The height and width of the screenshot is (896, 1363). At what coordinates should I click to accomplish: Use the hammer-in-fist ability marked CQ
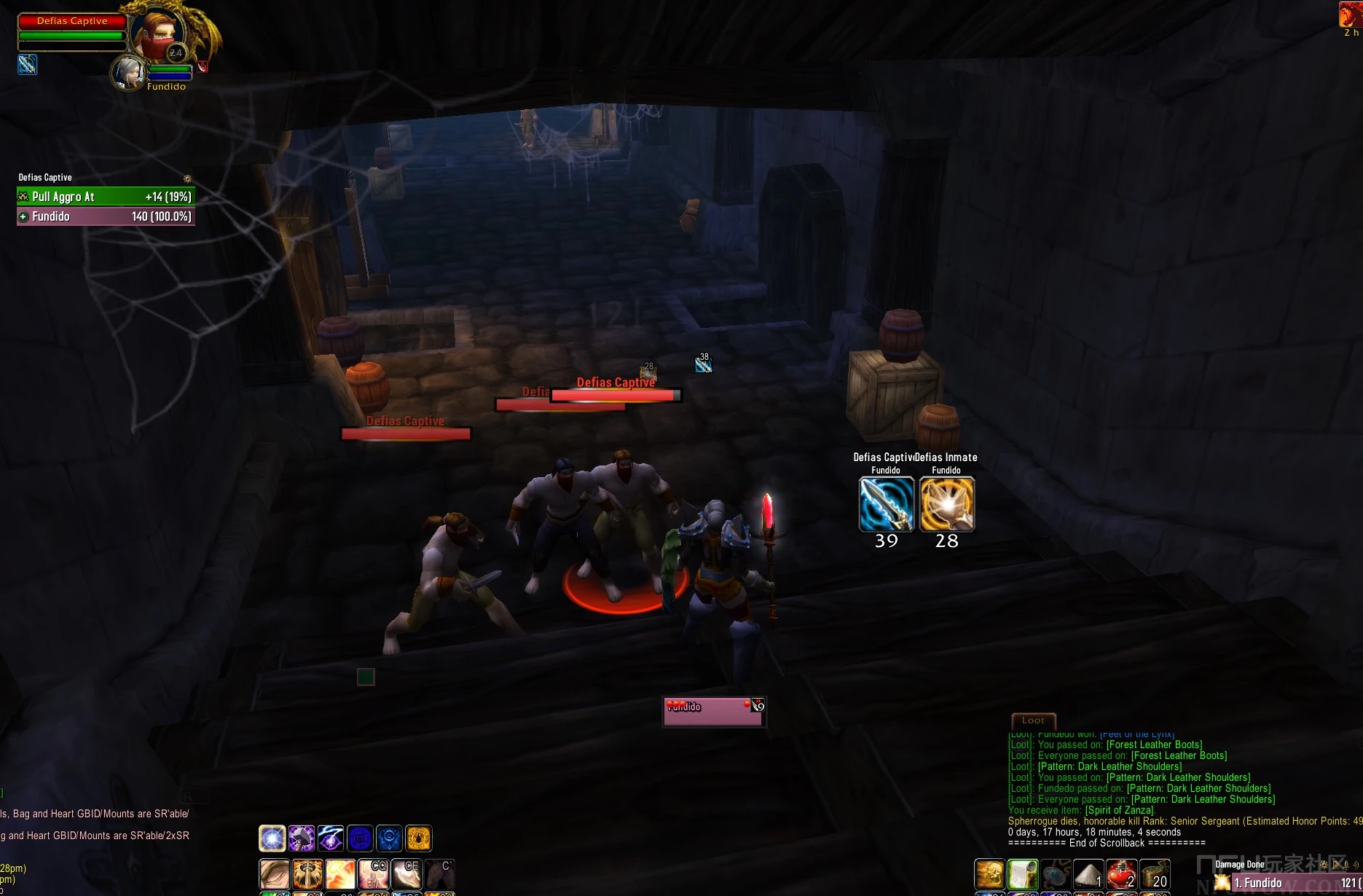point(373,873)
